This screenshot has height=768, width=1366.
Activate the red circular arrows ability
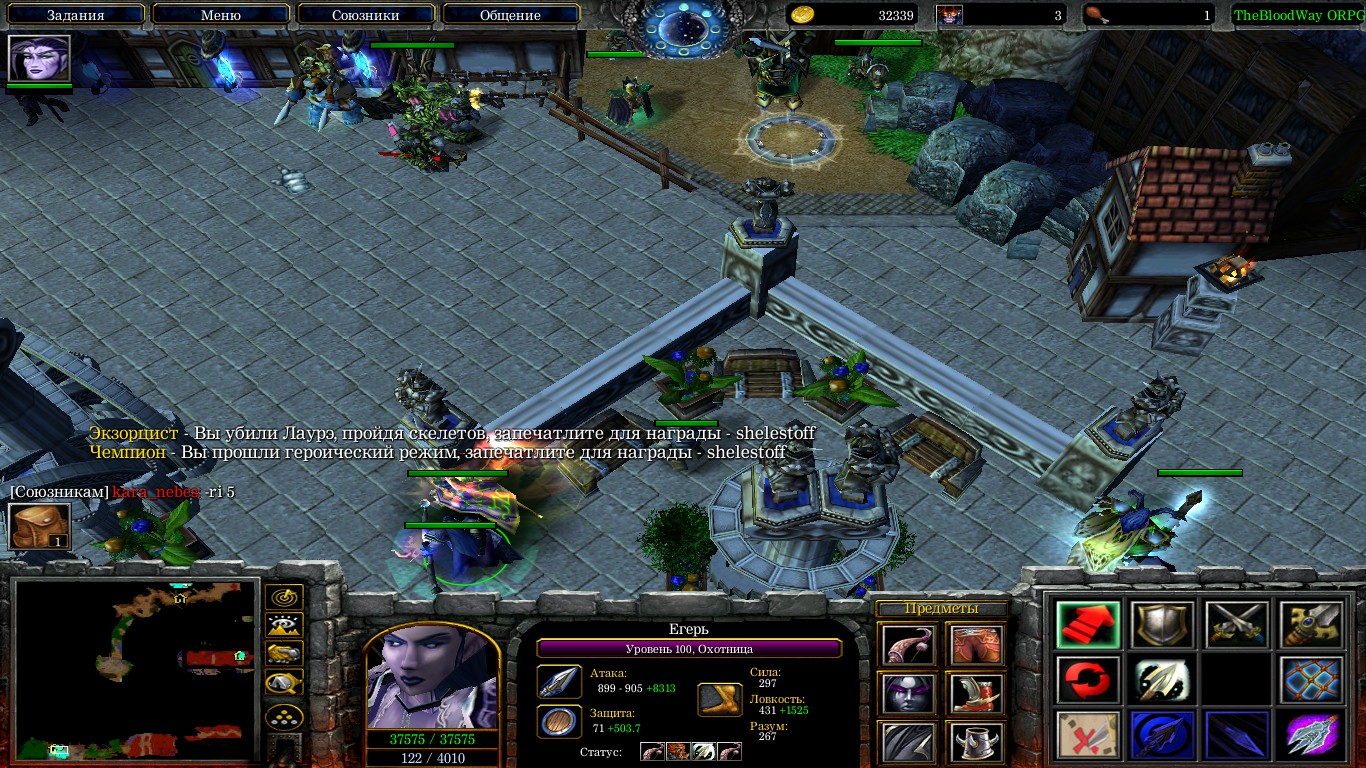(x=1088, y=680)
